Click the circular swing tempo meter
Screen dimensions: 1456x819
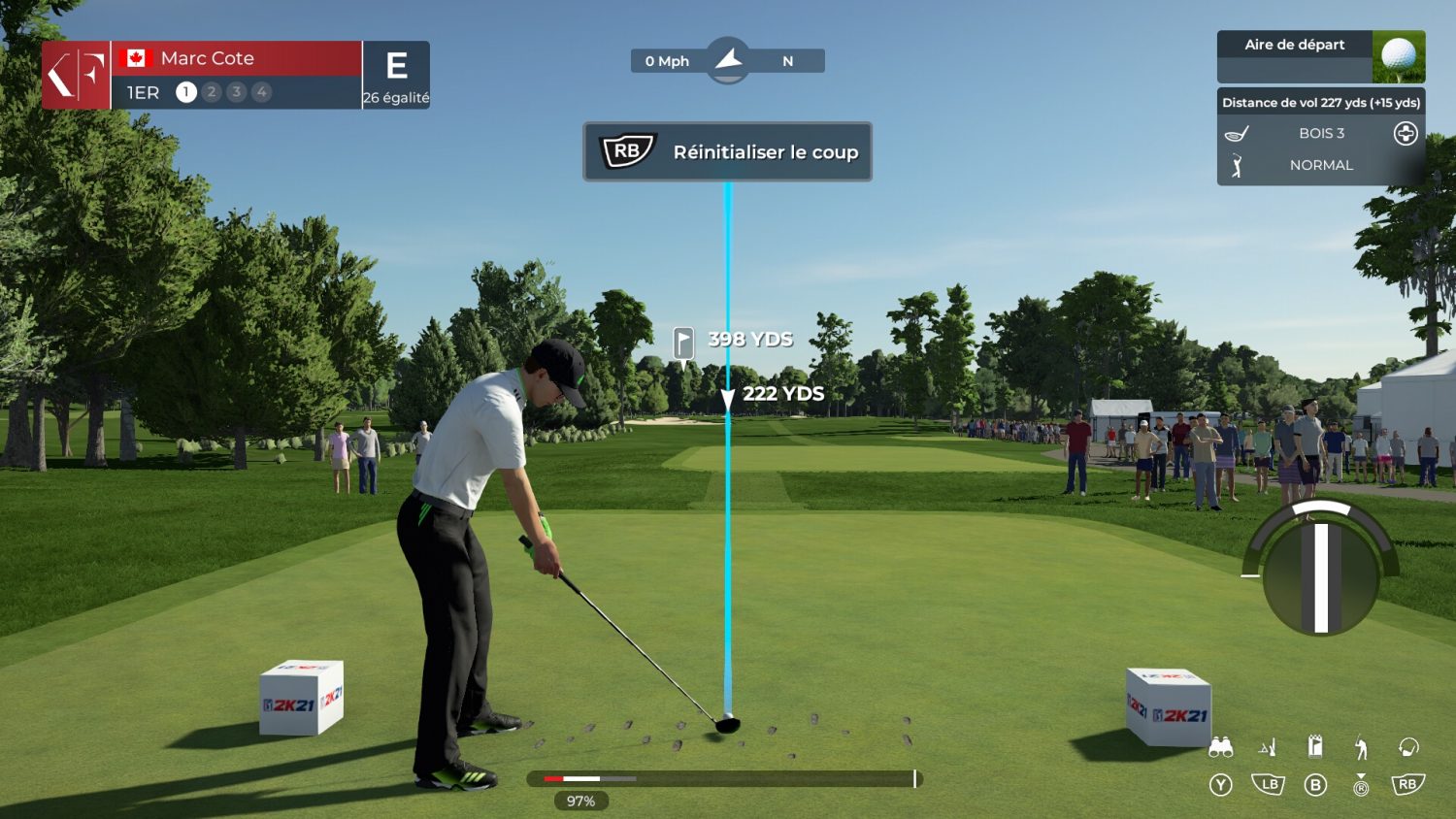tap(1320, 571)
